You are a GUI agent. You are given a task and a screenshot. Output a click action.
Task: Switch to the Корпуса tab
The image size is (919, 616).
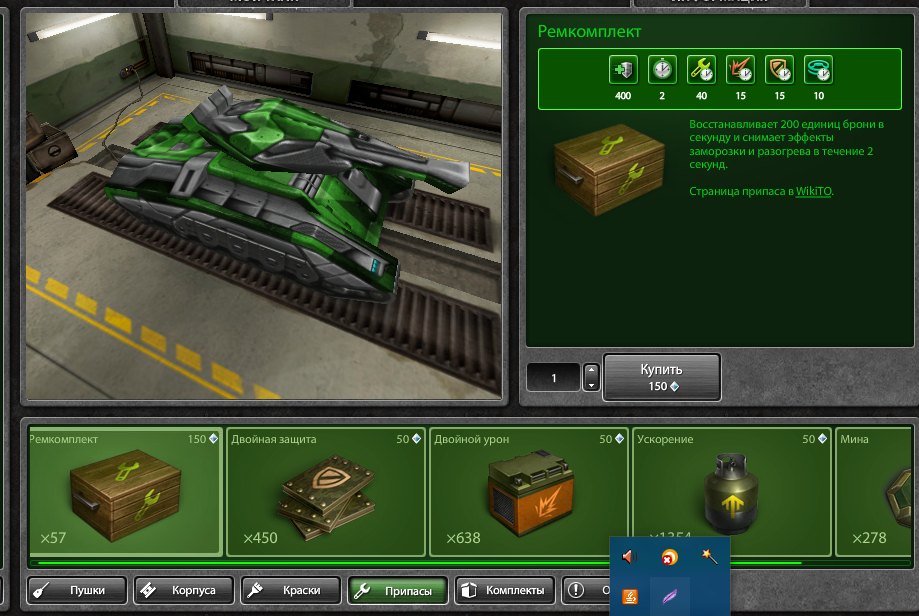[x=184, y=591]
